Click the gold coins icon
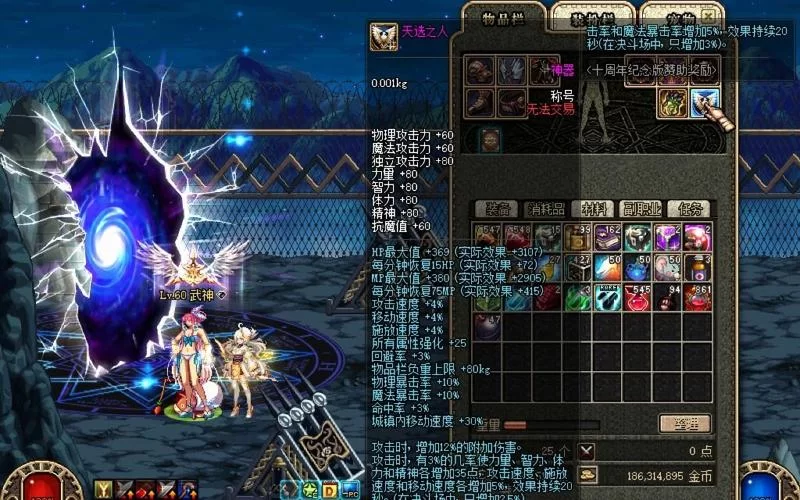Image resolution: width=800 pixels, height=500 pixels. tap(587, 475)
